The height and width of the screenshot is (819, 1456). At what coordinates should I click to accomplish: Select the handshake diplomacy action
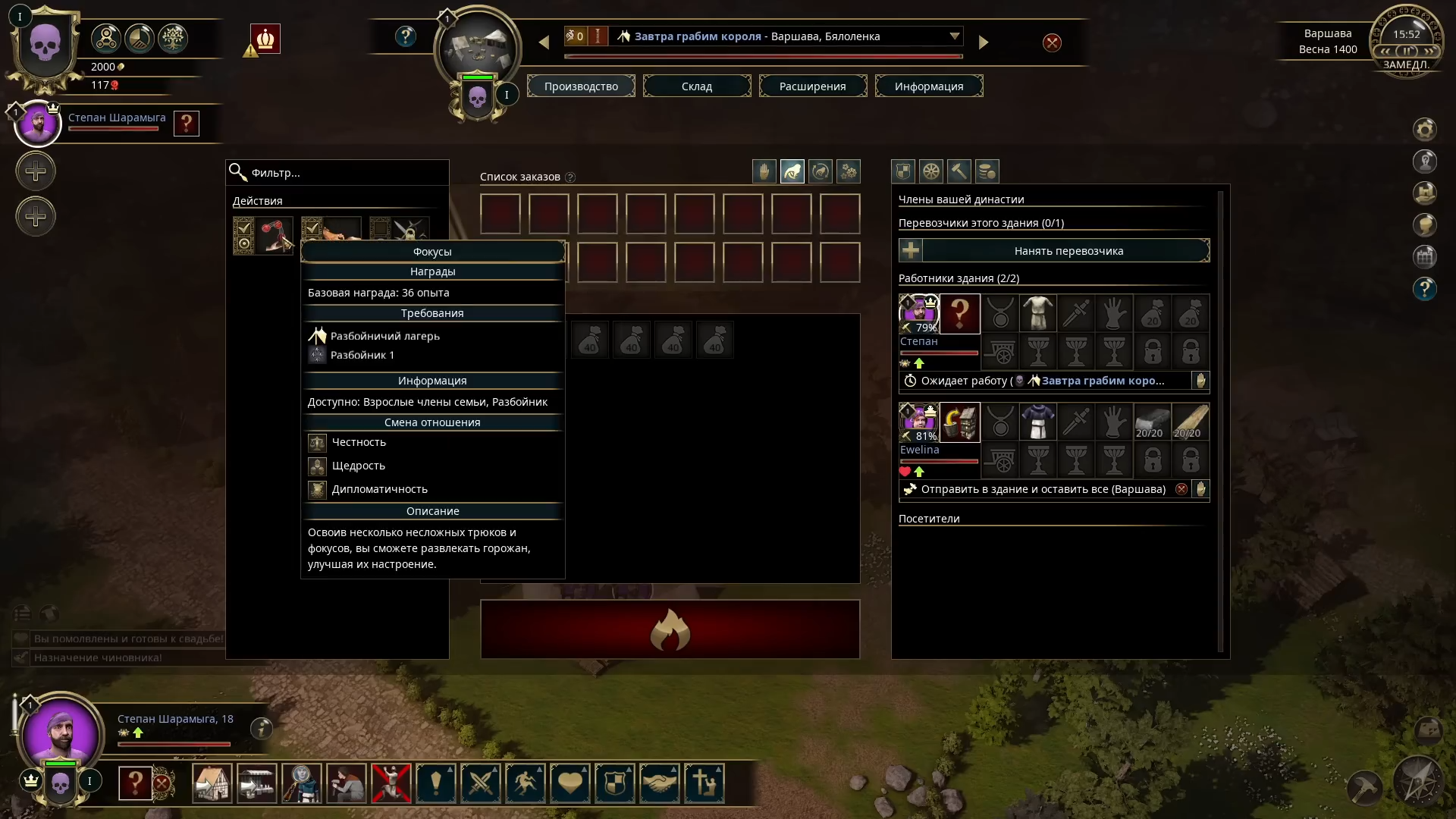click(x=660, y=783)
